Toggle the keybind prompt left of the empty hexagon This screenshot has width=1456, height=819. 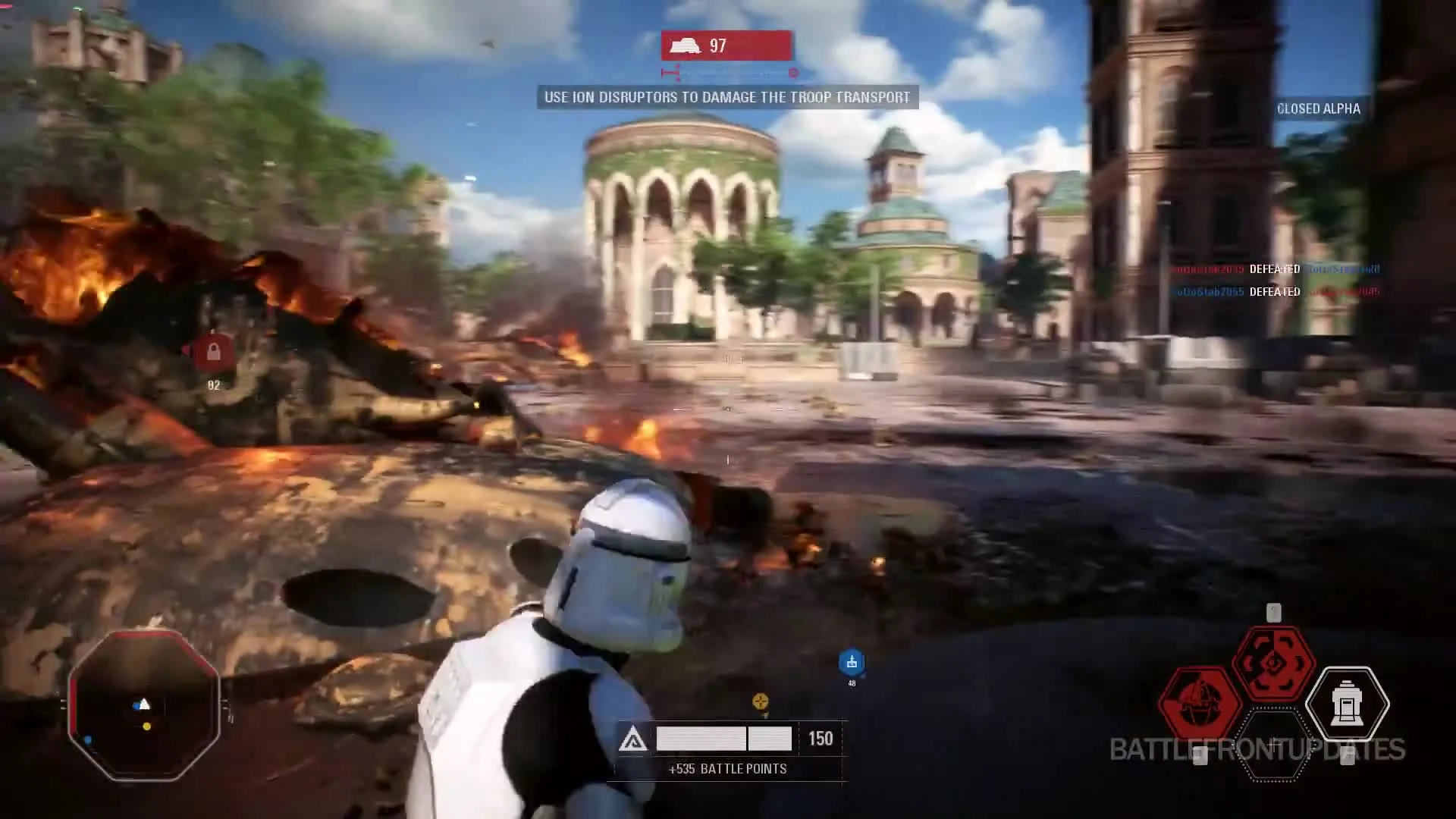(1202, 757)
